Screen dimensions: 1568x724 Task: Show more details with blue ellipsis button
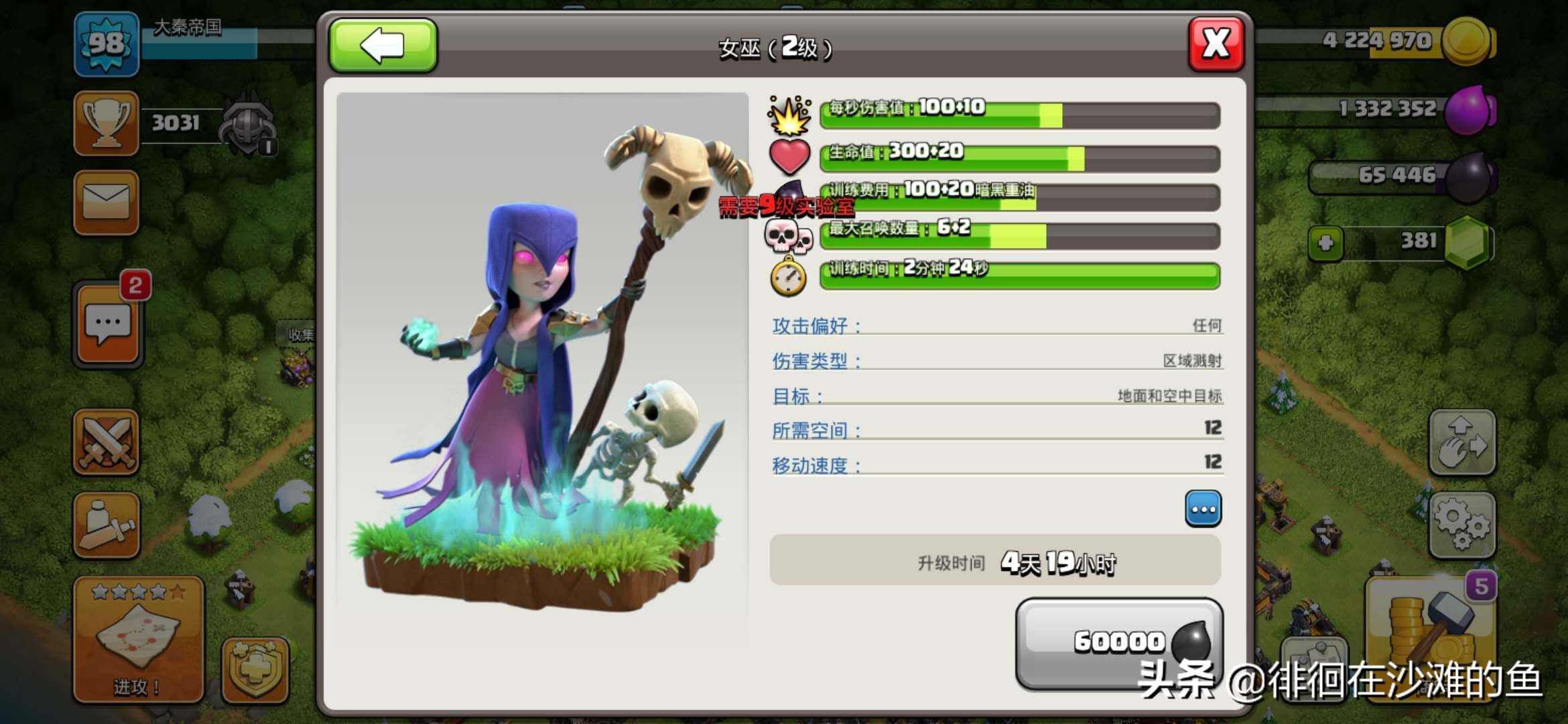coord(1203,509)
